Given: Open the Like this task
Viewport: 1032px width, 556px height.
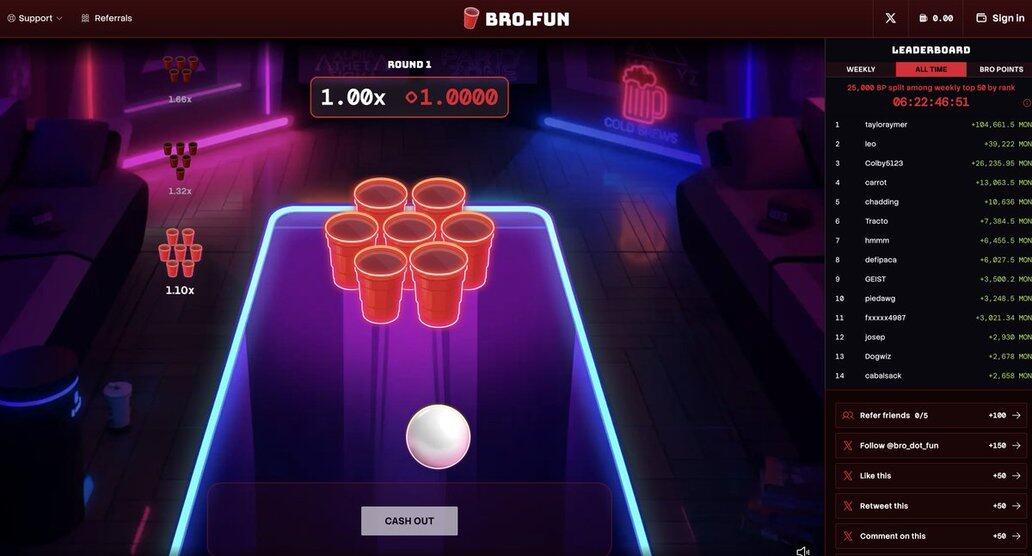Looking at the screenshot, I should click(930, 476).
